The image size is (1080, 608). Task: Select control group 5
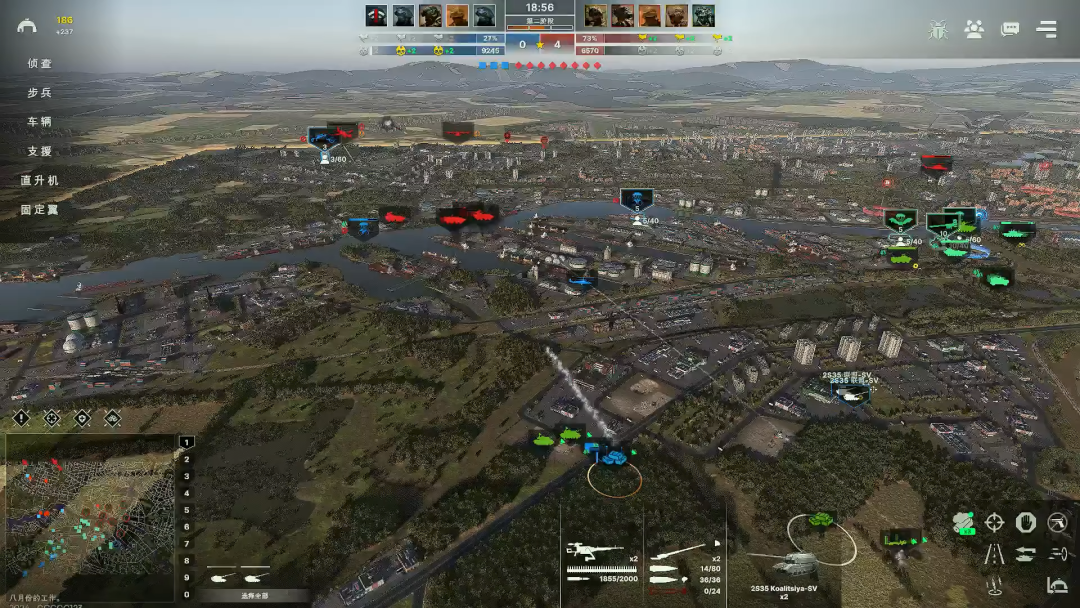coord(186,510)
